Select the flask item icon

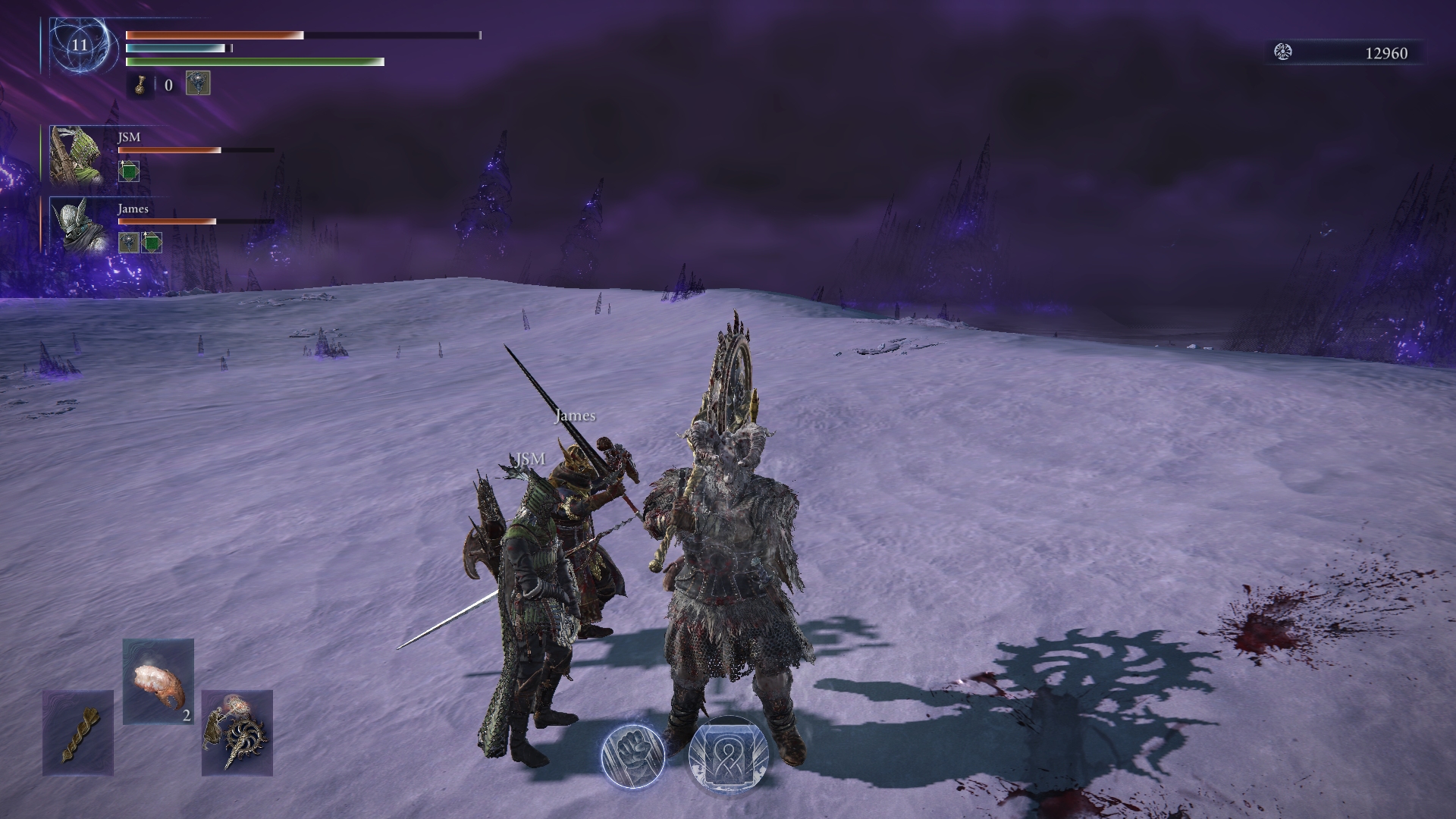coord(141,85)
